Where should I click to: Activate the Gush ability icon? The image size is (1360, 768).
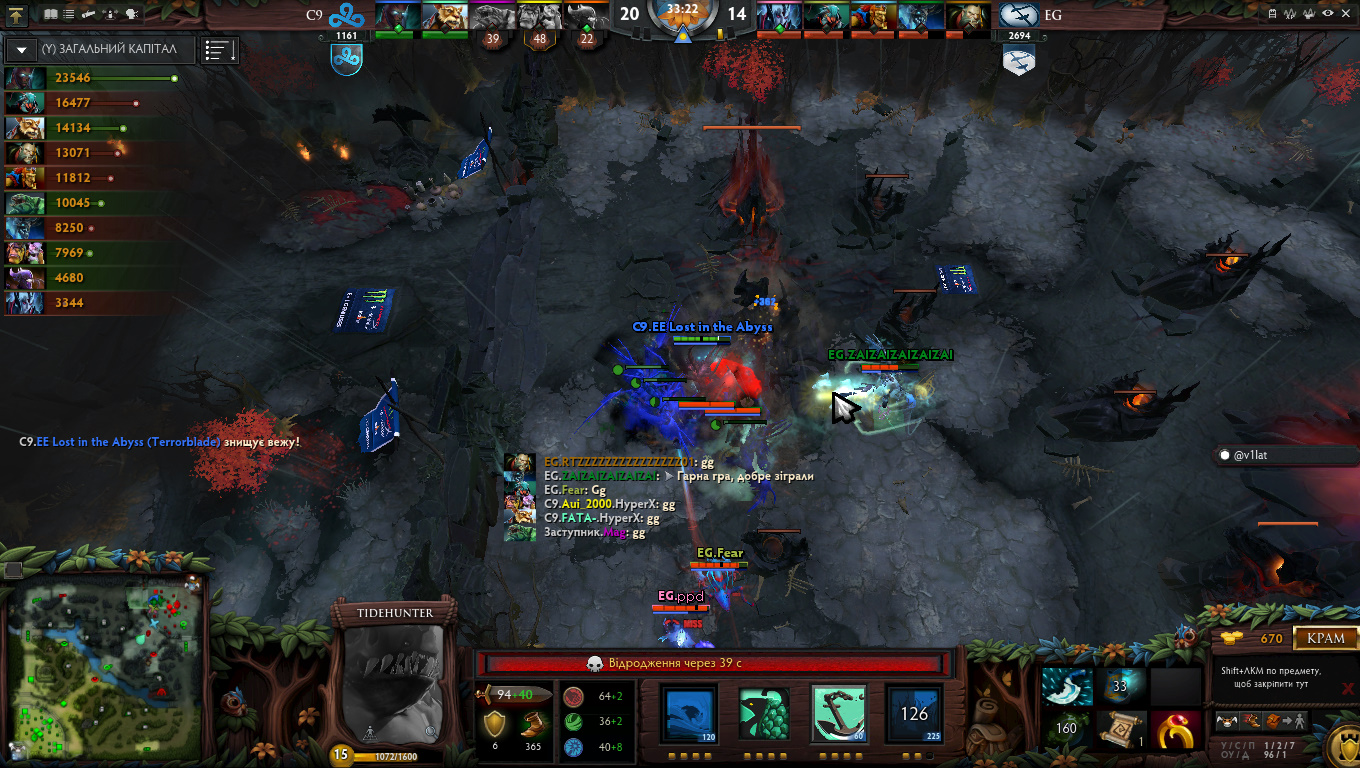[x=689, y=713]
